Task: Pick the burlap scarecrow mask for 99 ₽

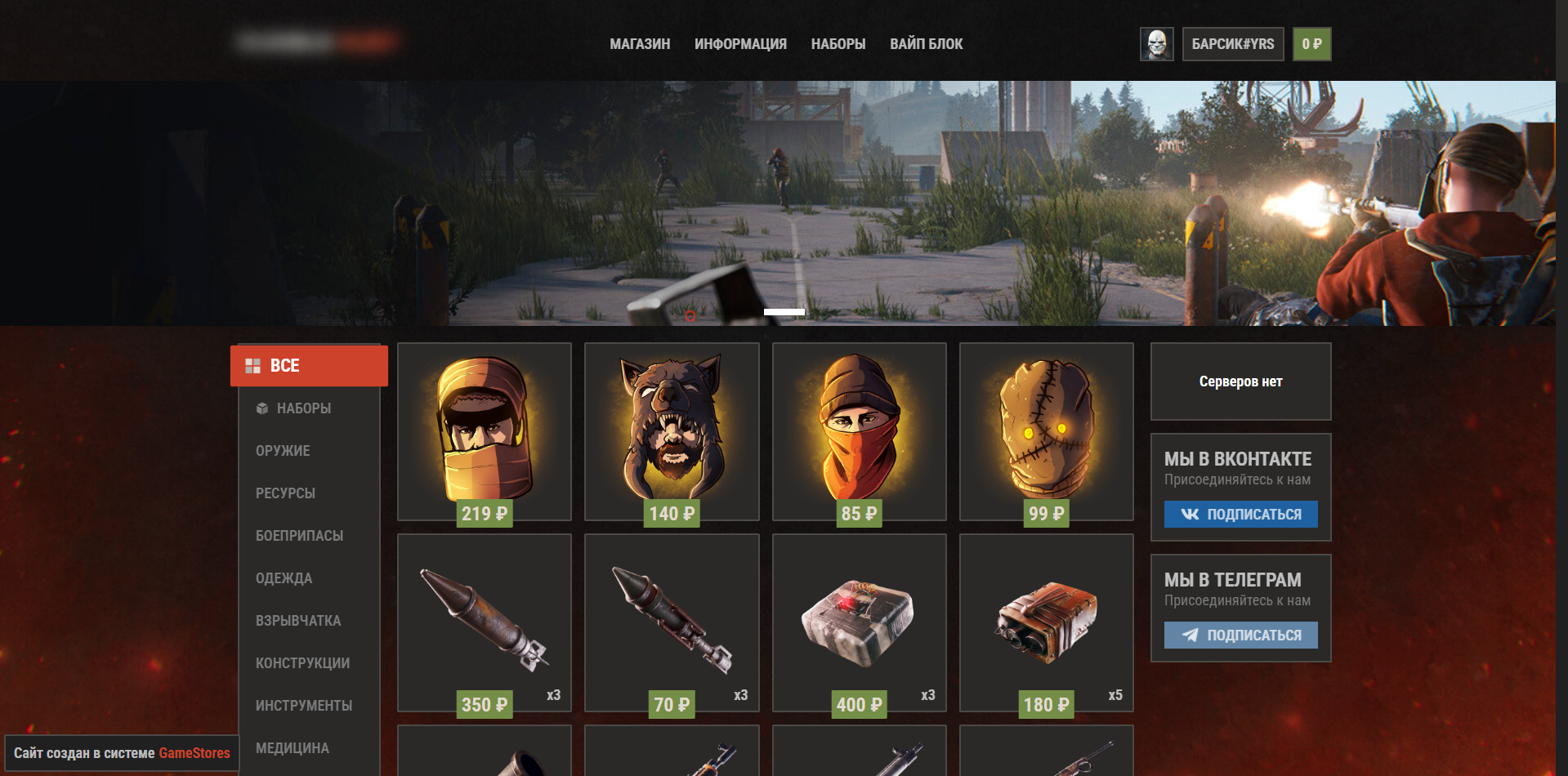Action: (1046, 430)
